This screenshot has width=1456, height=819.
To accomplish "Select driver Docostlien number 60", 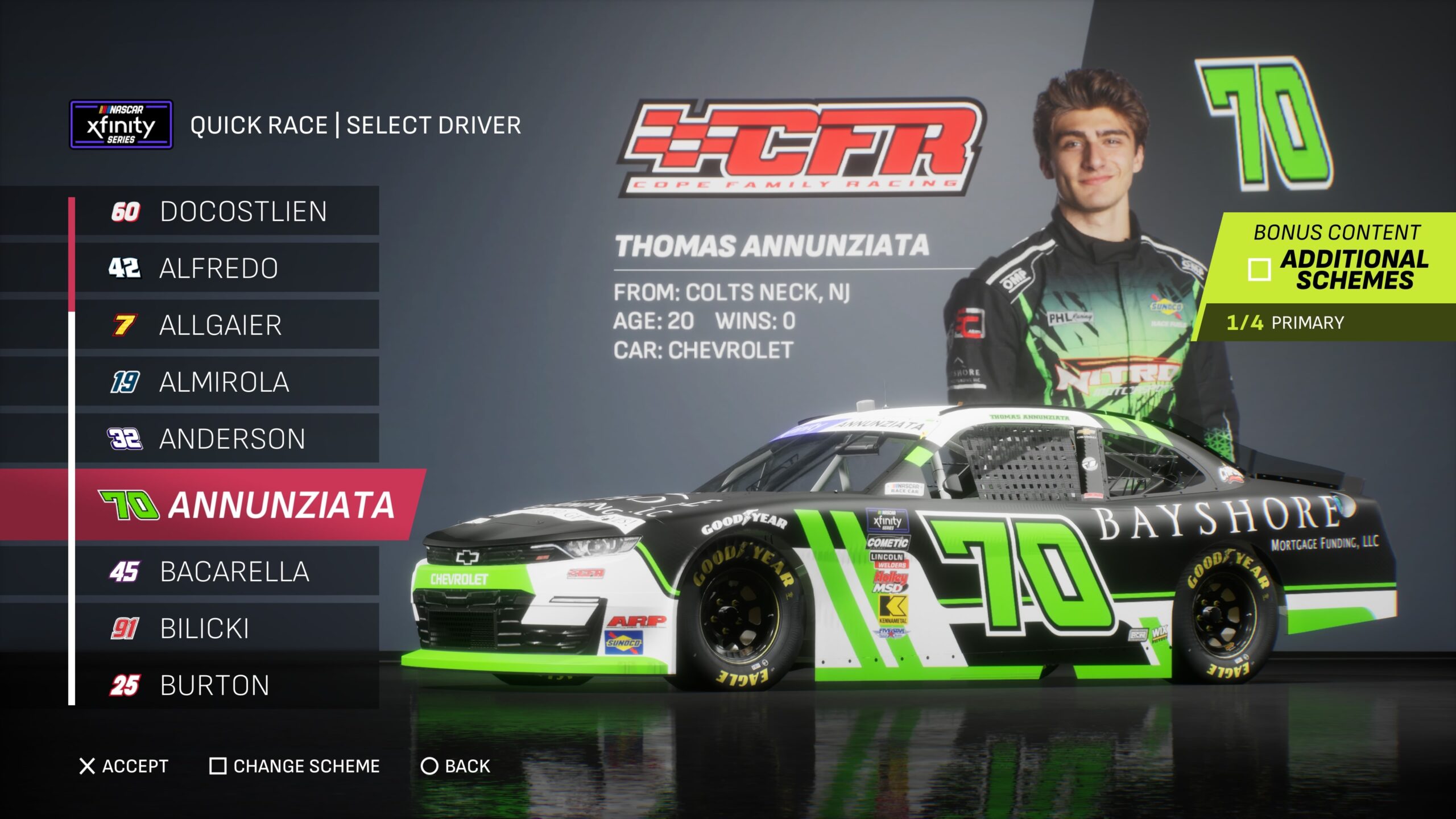I will (x=227, y=212).
